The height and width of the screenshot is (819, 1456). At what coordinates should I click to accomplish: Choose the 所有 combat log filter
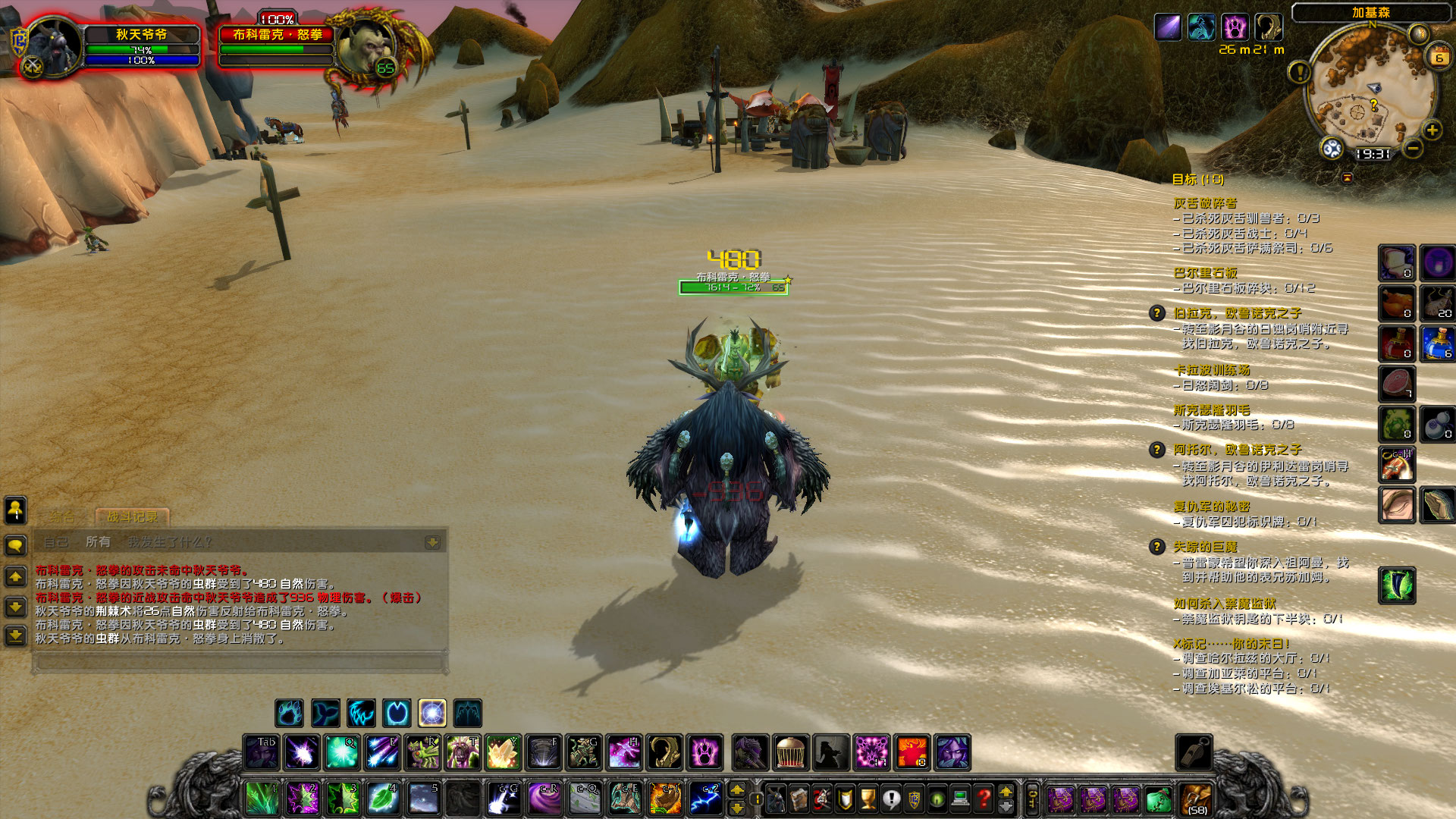tap(98, 542)
